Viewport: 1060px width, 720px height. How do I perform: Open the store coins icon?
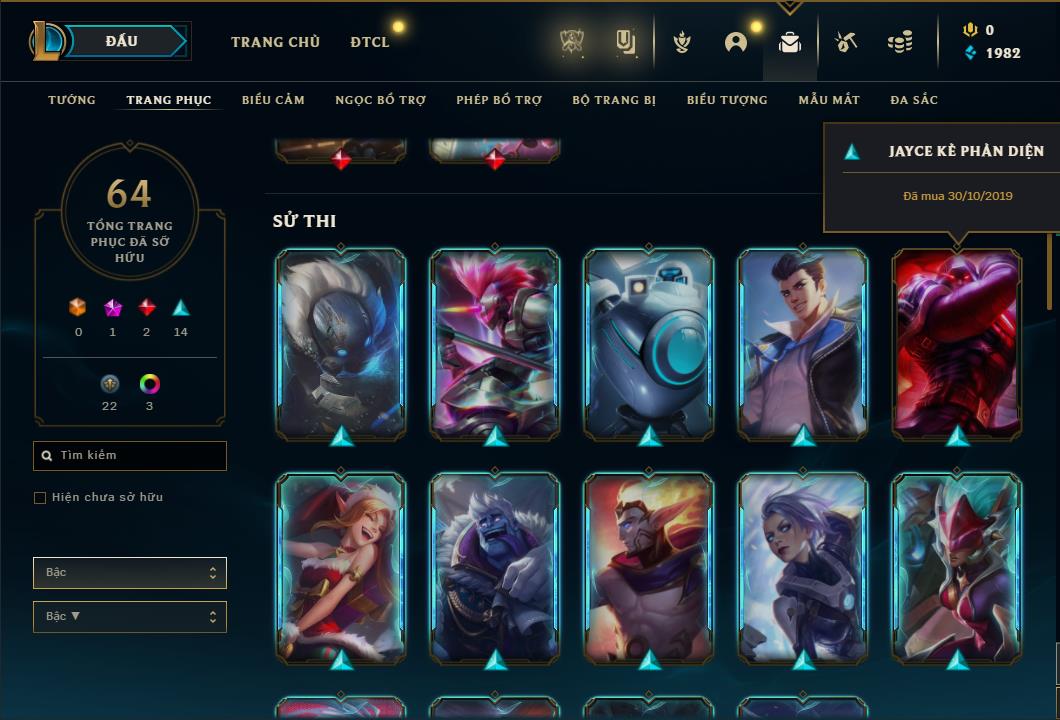coord(900,42)
